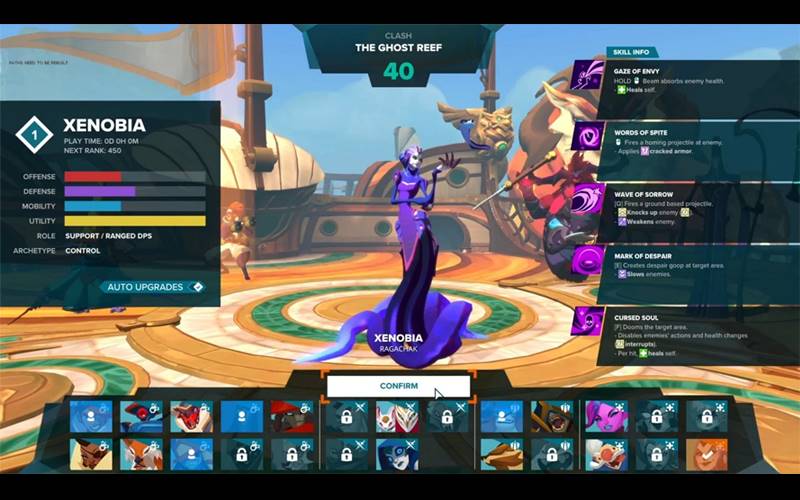
Task: Click Xenobia's diamond rank badge
Action: [x=36, y=135]
